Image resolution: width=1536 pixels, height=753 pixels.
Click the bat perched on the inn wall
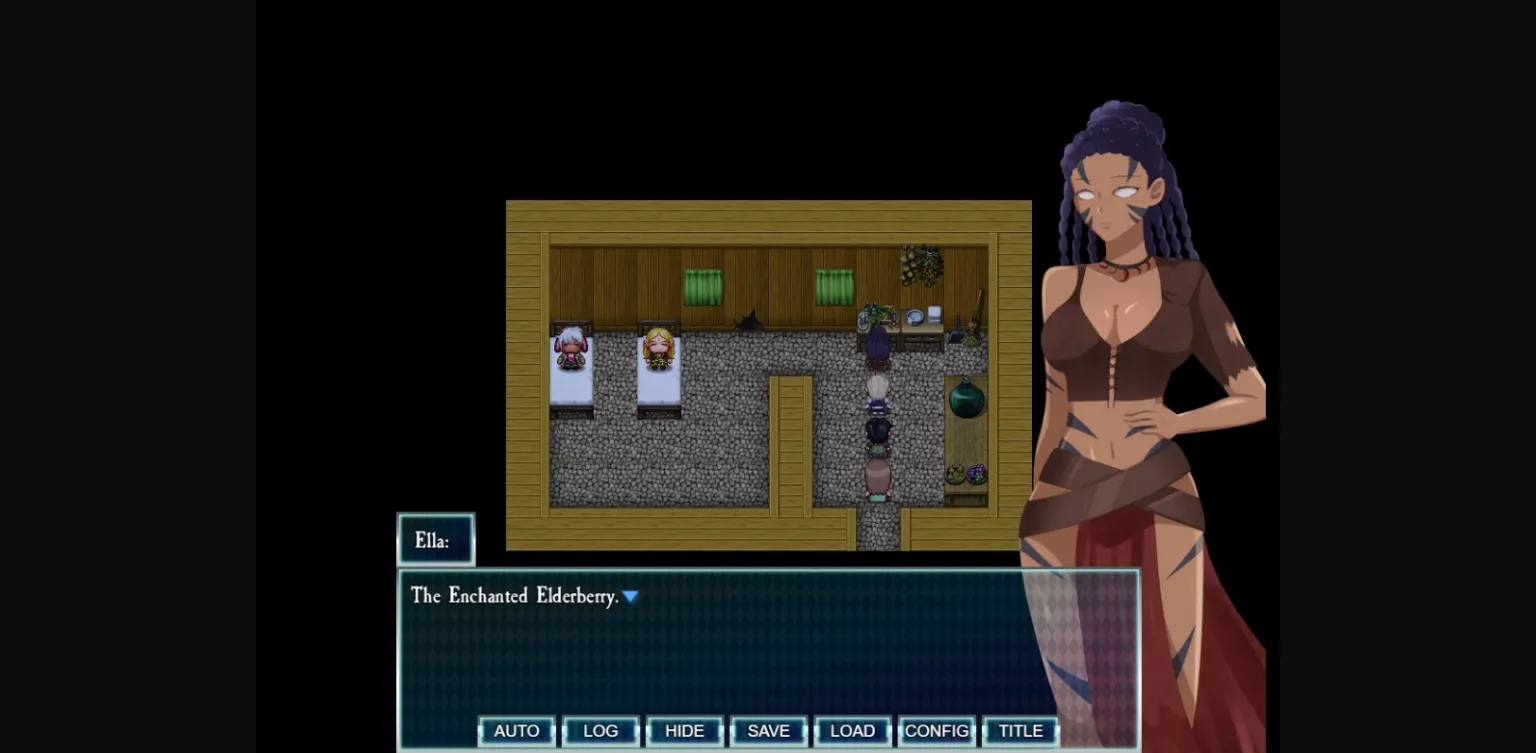pos(748,320)
